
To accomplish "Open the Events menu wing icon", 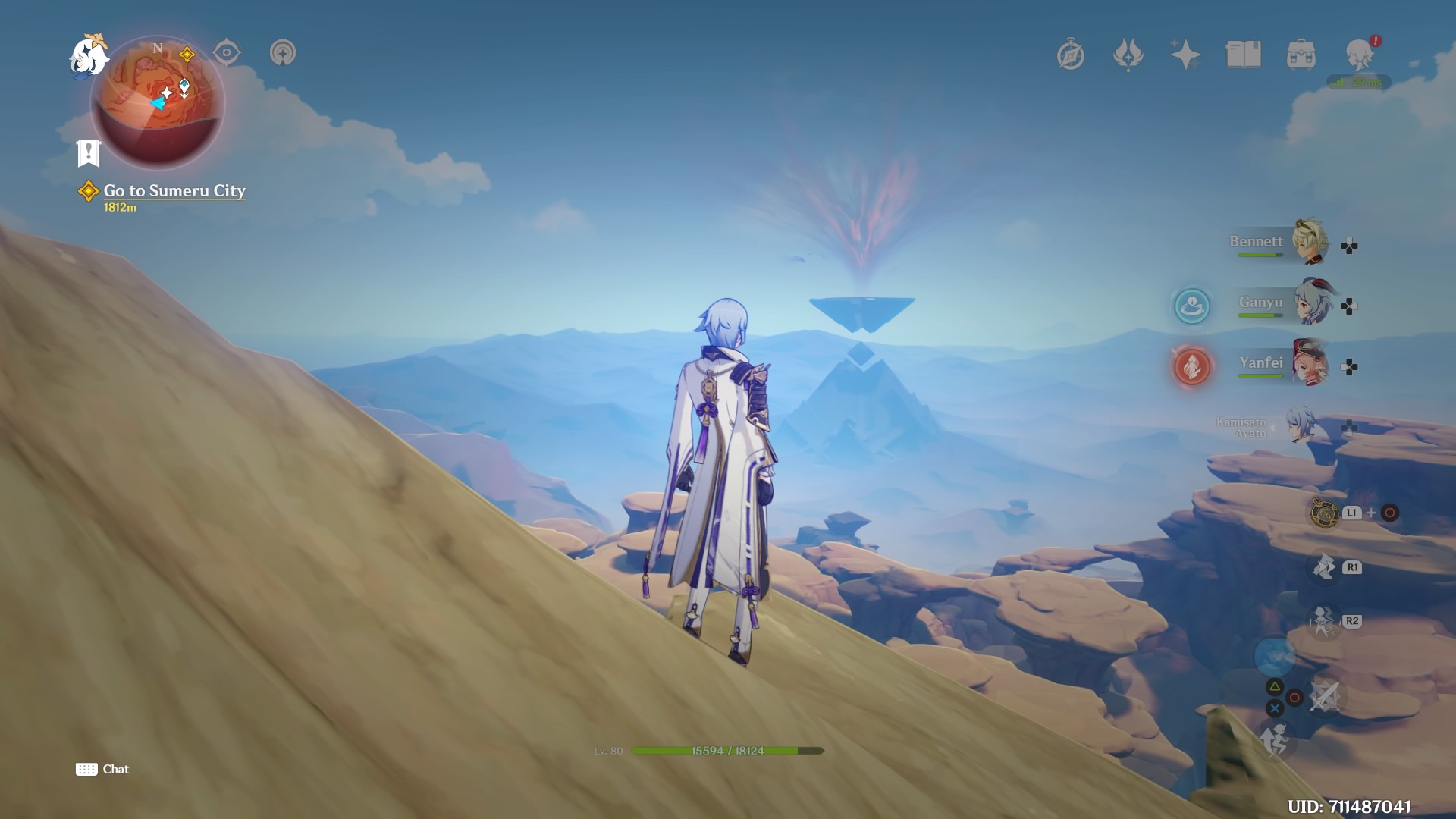I will click(x=1129, y=54).
